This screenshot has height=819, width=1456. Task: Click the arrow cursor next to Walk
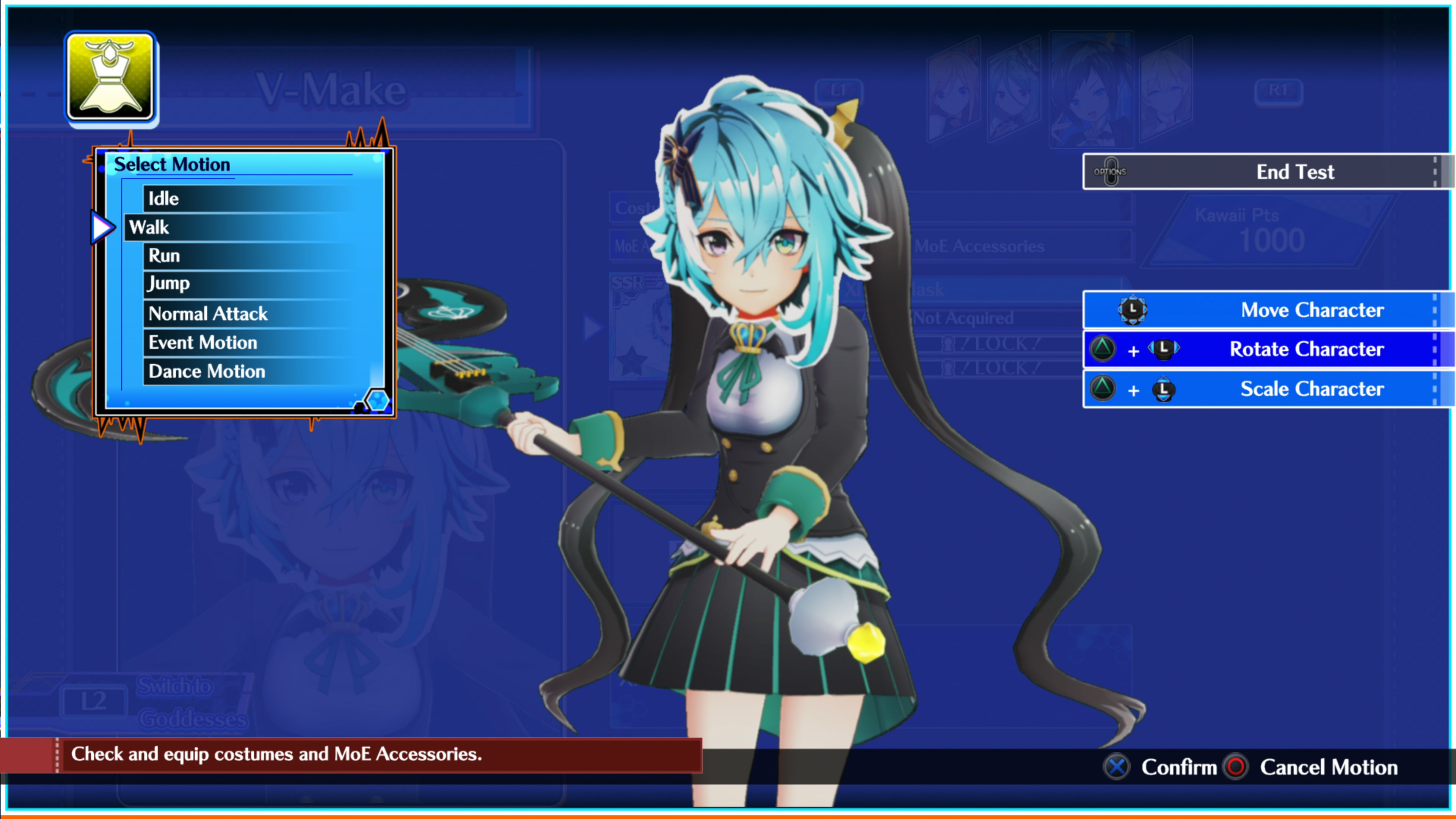(x=102, y=227)
